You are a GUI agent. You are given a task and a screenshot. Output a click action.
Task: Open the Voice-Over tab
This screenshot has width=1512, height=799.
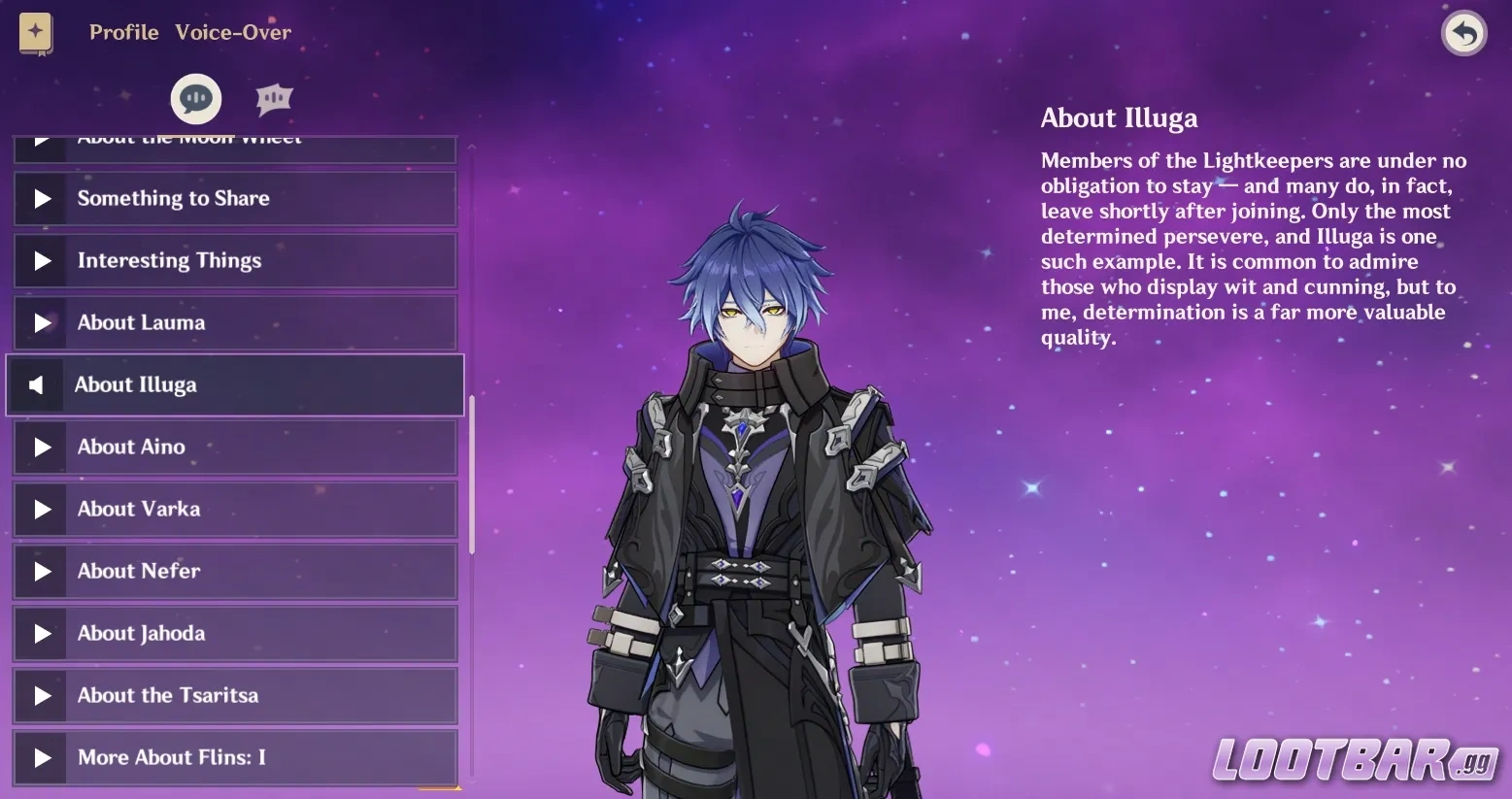[x=233, y=32]
